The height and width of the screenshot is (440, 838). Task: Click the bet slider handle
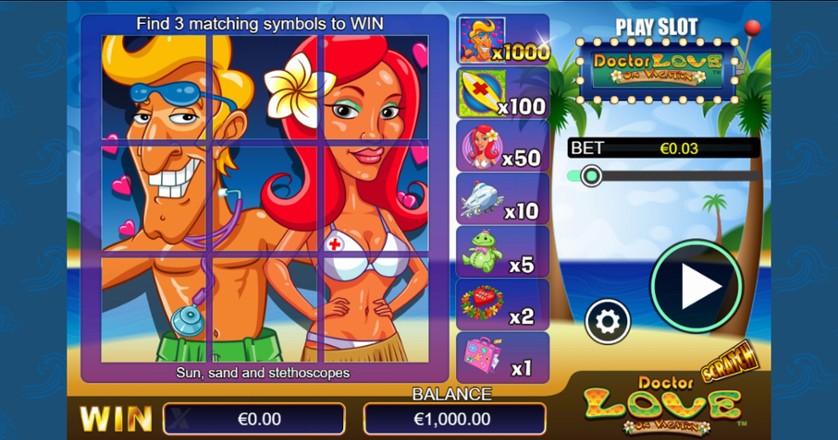click(x=590, y=176)
